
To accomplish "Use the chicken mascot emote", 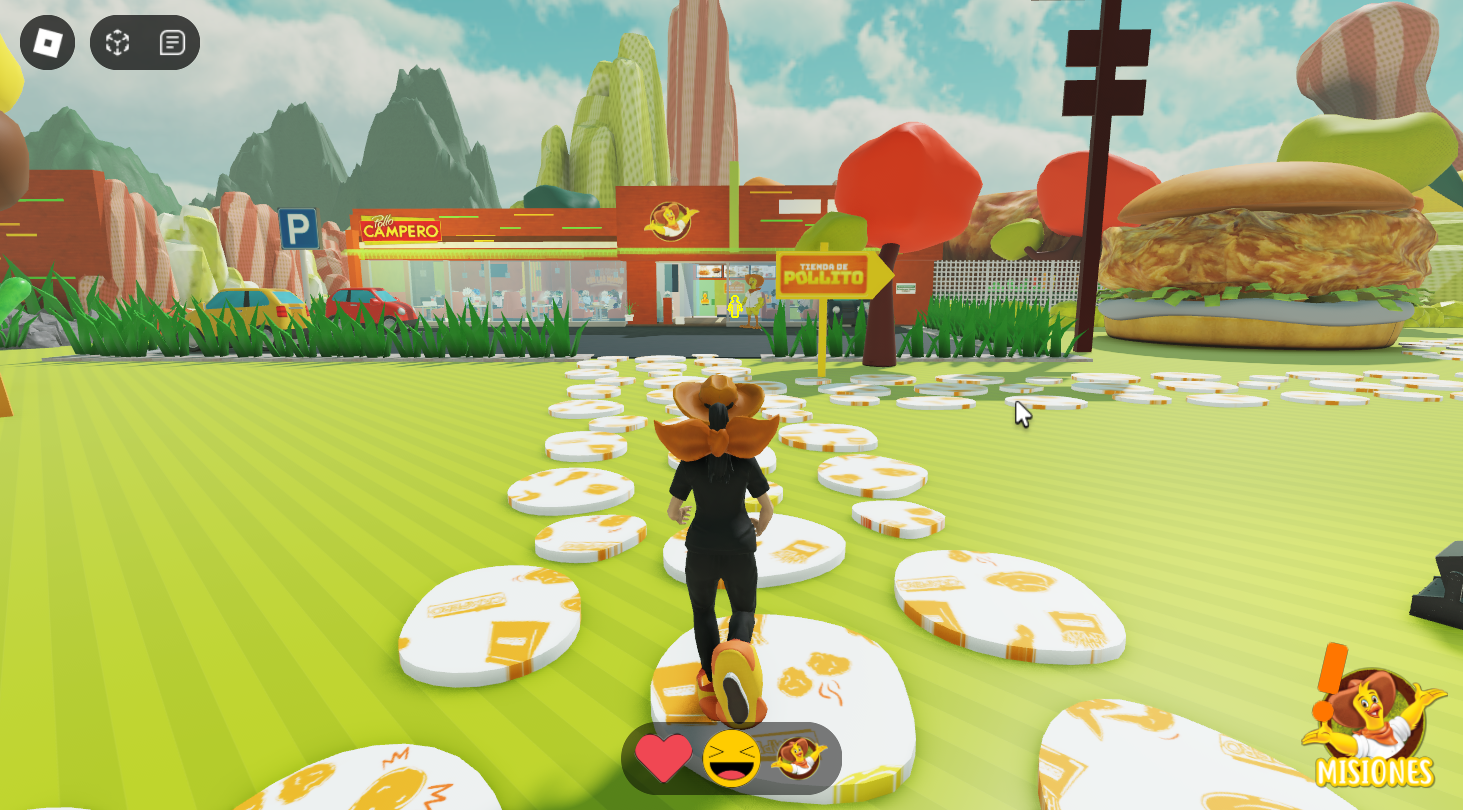I will (798, 758).
